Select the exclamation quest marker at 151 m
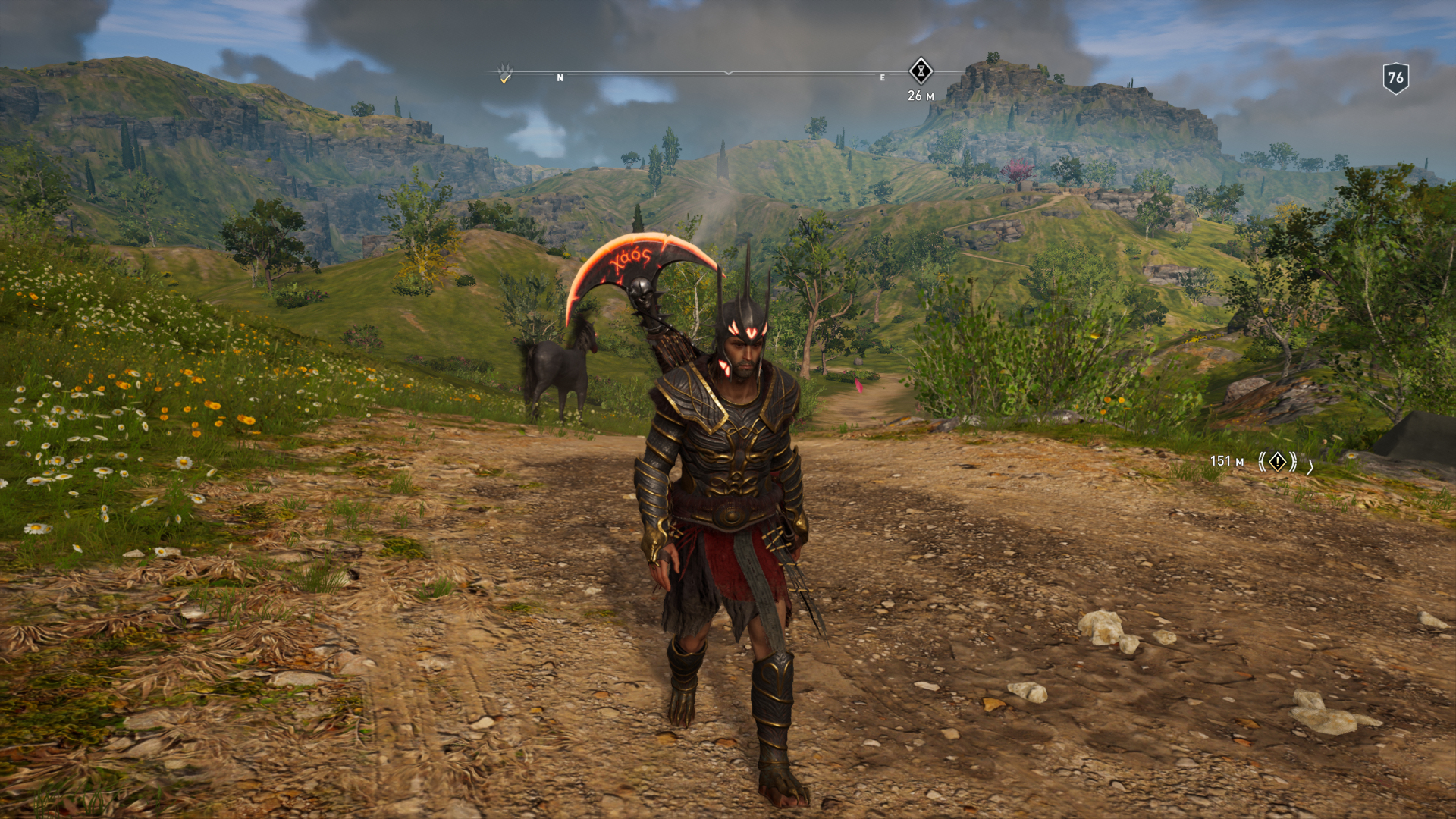The height and width of the screenshot is (819, 1456). point(1278,461)
